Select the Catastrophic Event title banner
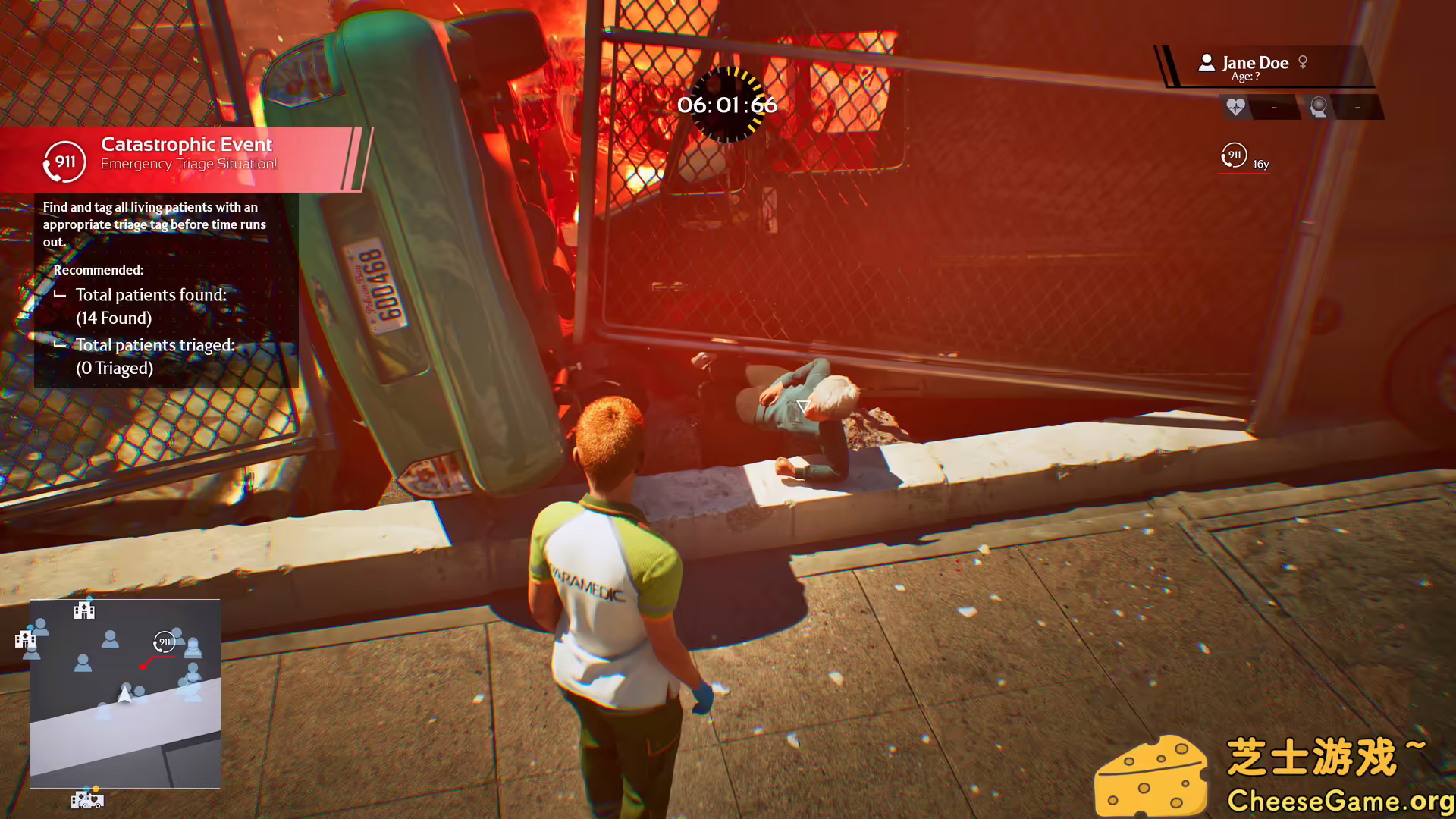 tap(187, 144)
